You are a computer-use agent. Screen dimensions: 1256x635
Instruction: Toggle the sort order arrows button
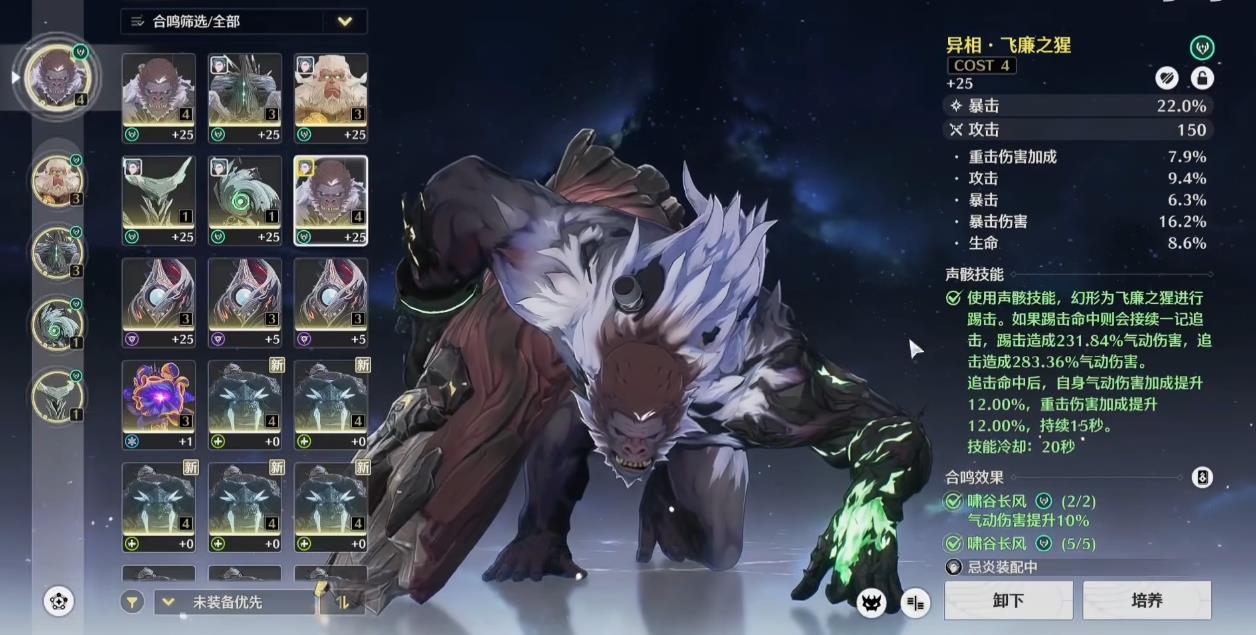click(x=342, y=602)
